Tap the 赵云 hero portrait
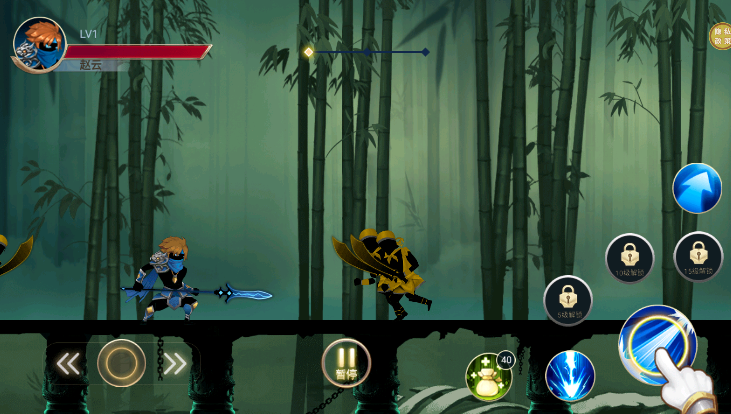Viewport: 731px width, 414px height. (39, 44)
